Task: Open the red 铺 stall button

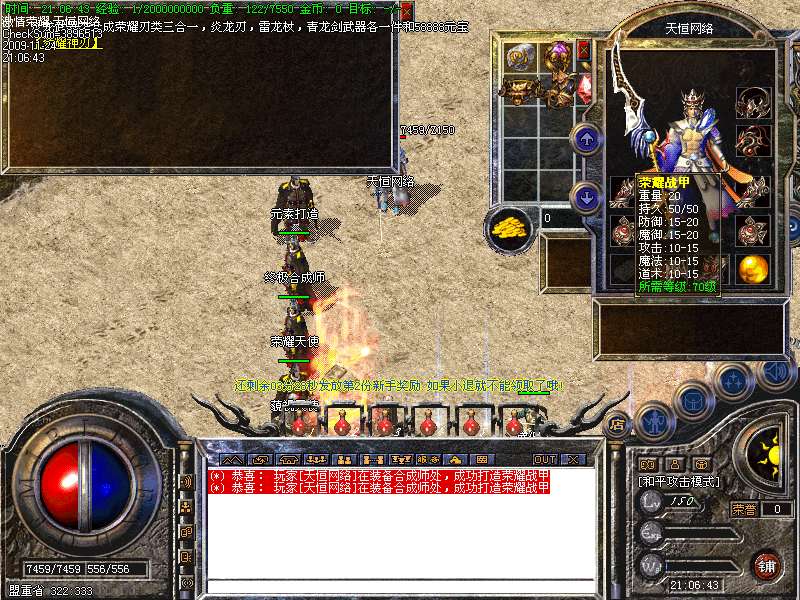Action: pos(767,564)
